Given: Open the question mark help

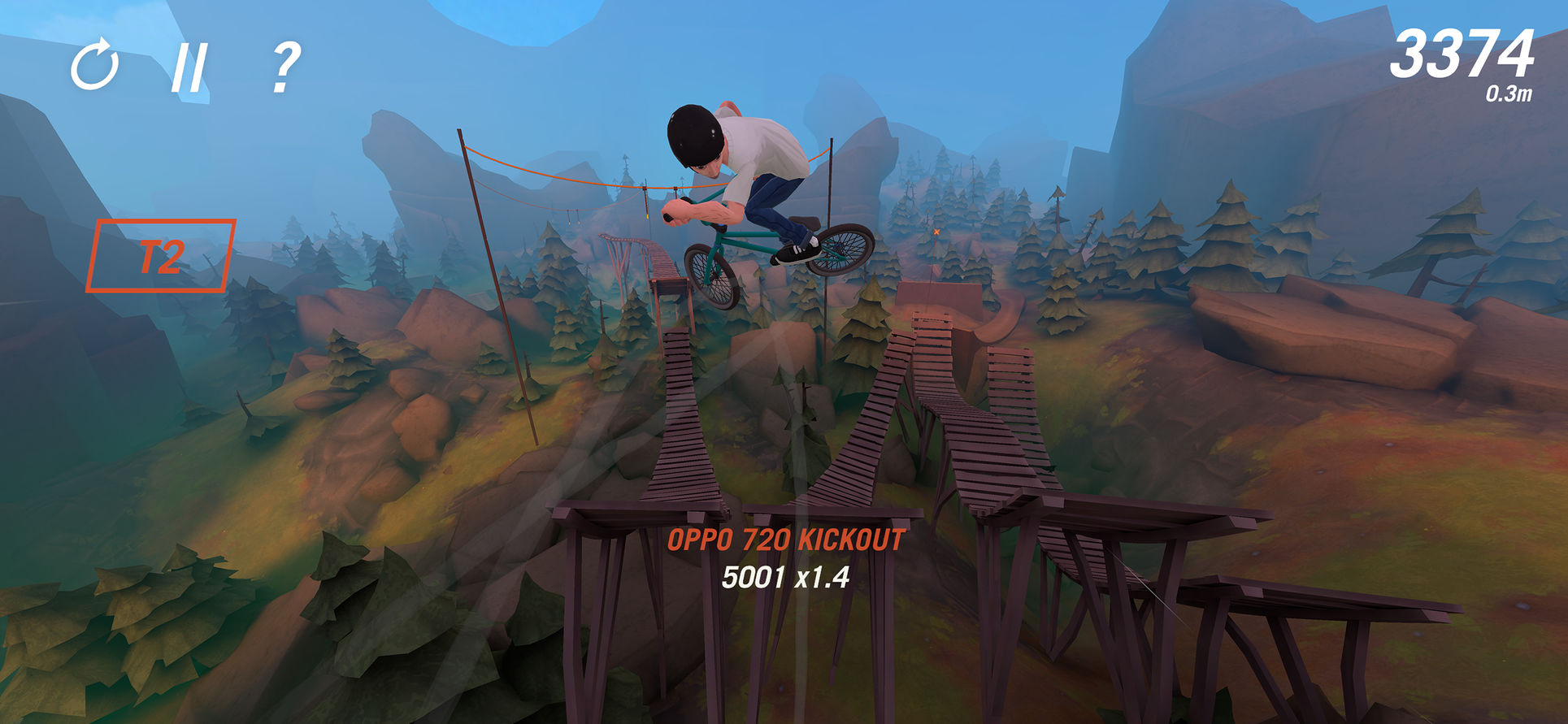Looking at the screenshot, I should click(284, 67).
